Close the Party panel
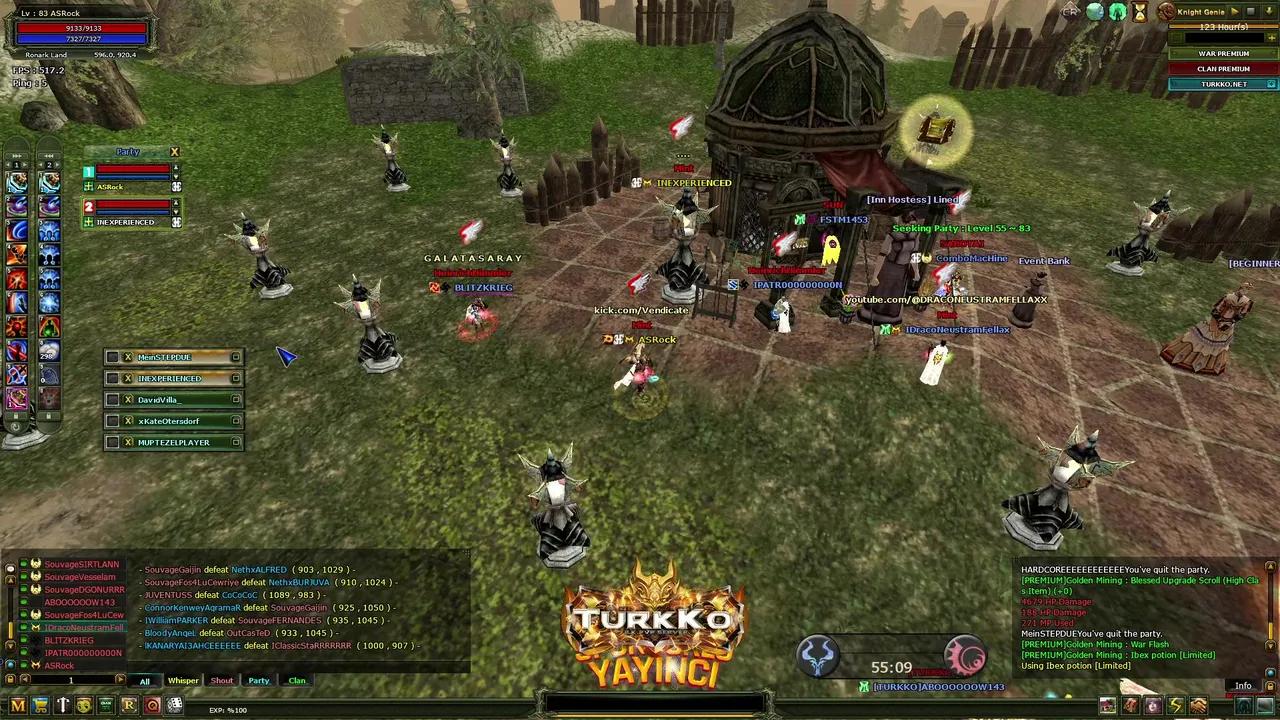1280x720 pixels. pos(174,152)
